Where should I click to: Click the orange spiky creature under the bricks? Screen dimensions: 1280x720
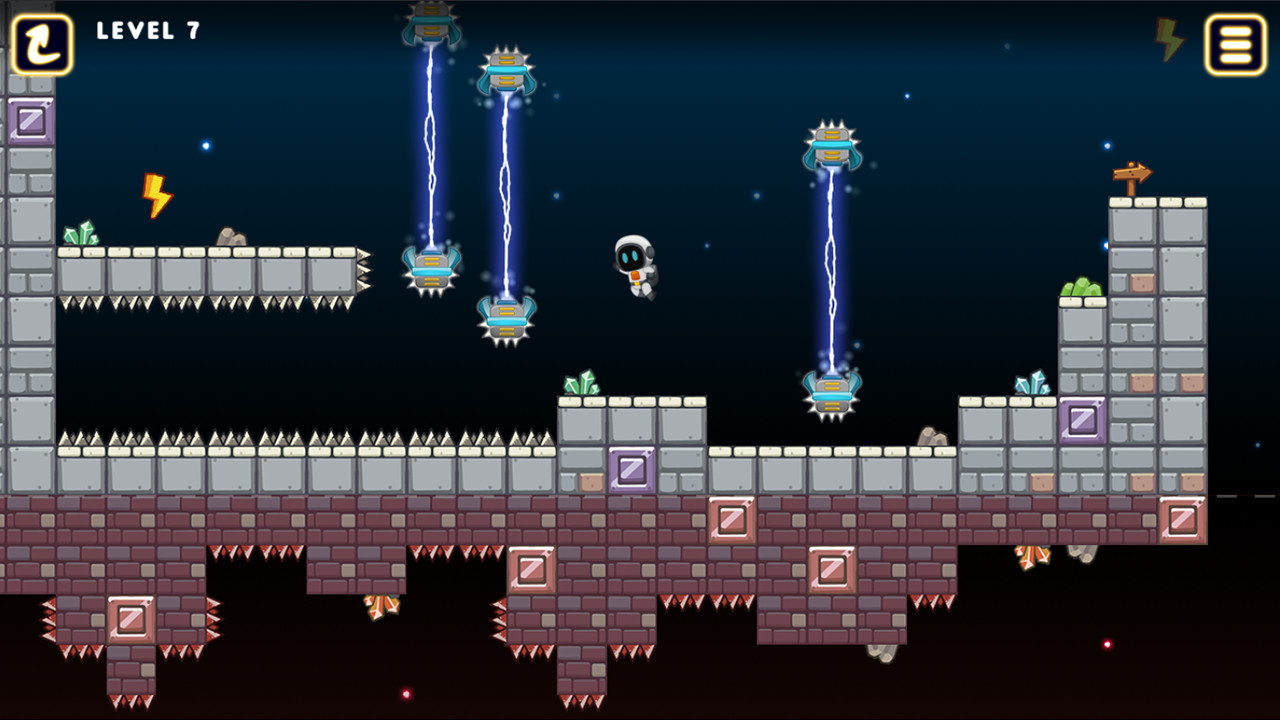[x=1031, y=558]
